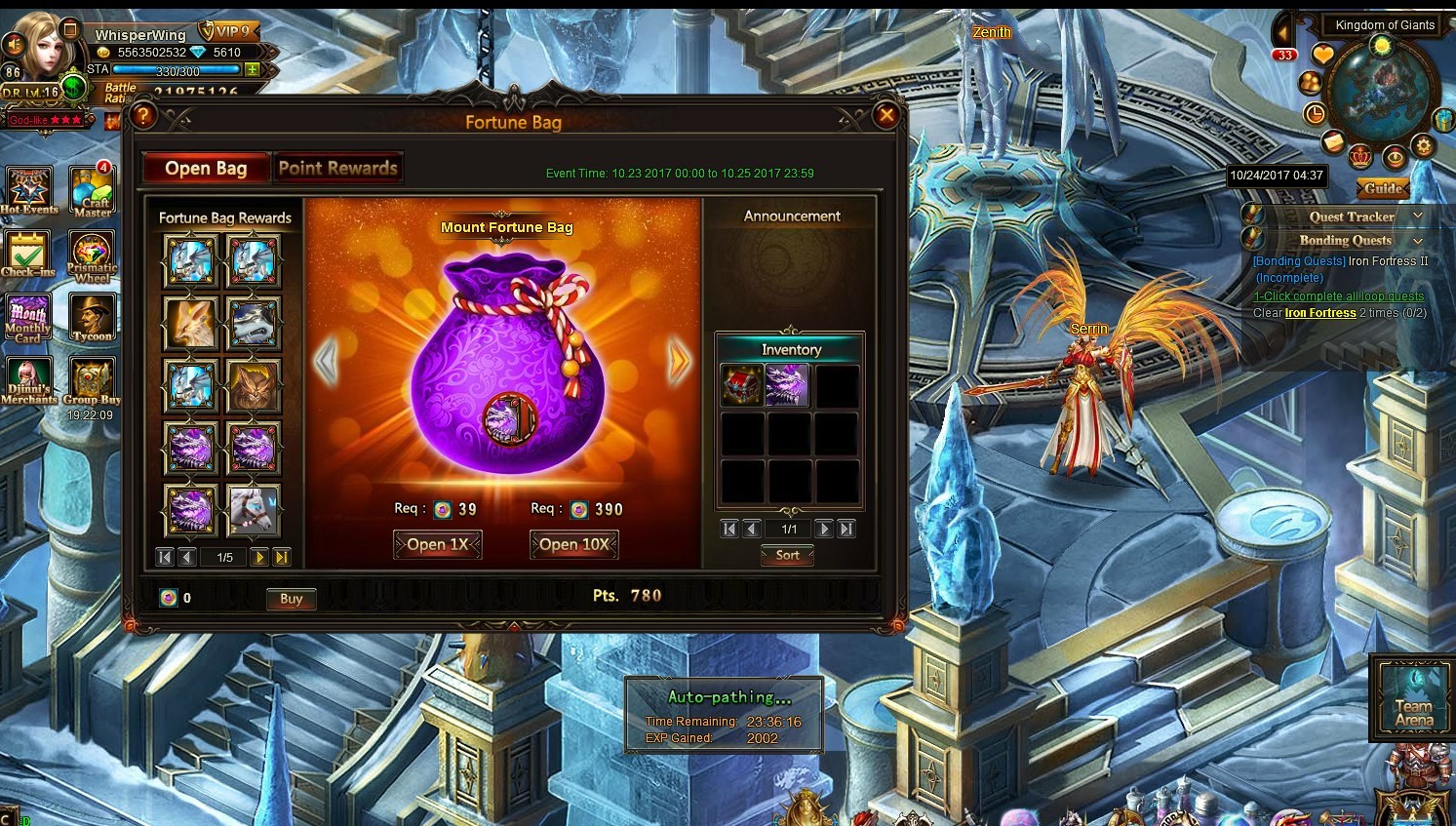Show the previous fortune bag type arrow
The image size is (1456, 826).
tap(326, 362)
